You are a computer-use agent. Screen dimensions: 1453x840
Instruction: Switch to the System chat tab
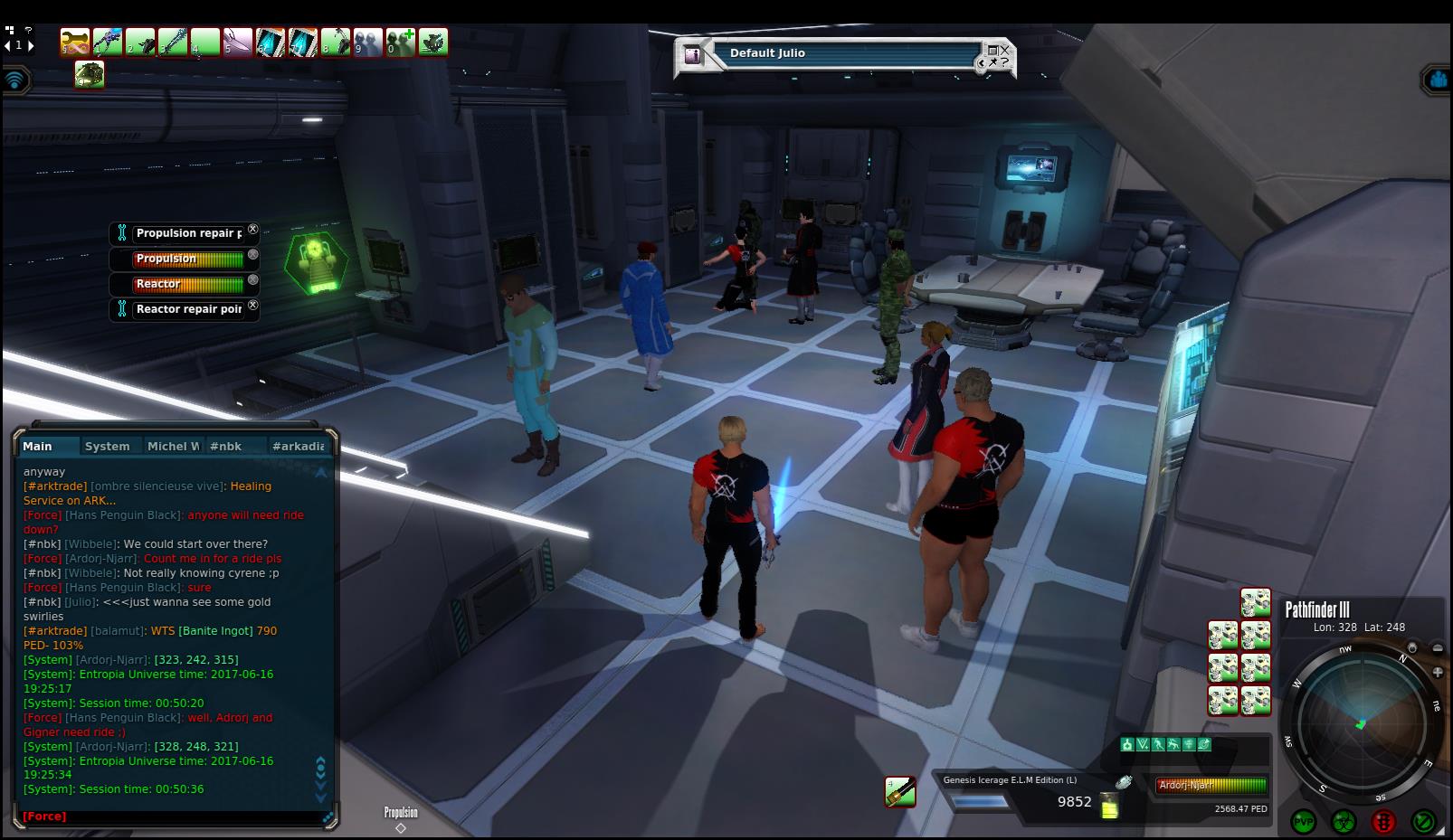107,446
